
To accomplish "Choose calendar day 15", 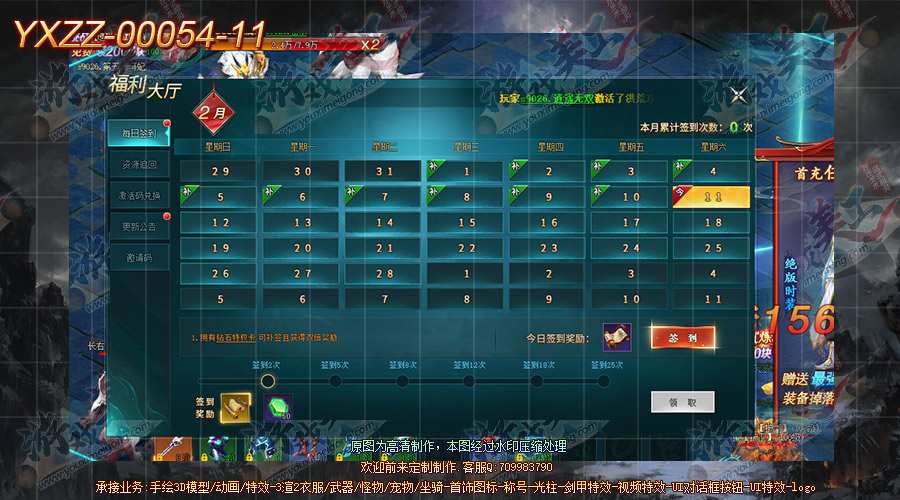I will tap(466, 222).
